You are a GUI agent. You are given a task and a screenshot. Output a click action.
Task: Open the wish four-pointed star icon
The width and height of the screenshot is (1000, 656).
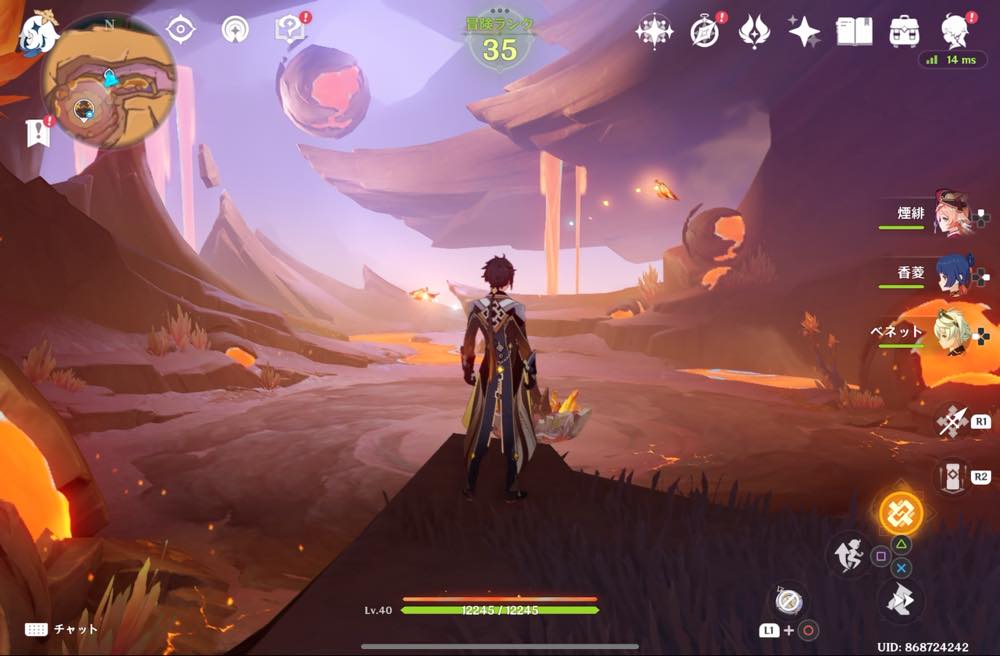804,31
